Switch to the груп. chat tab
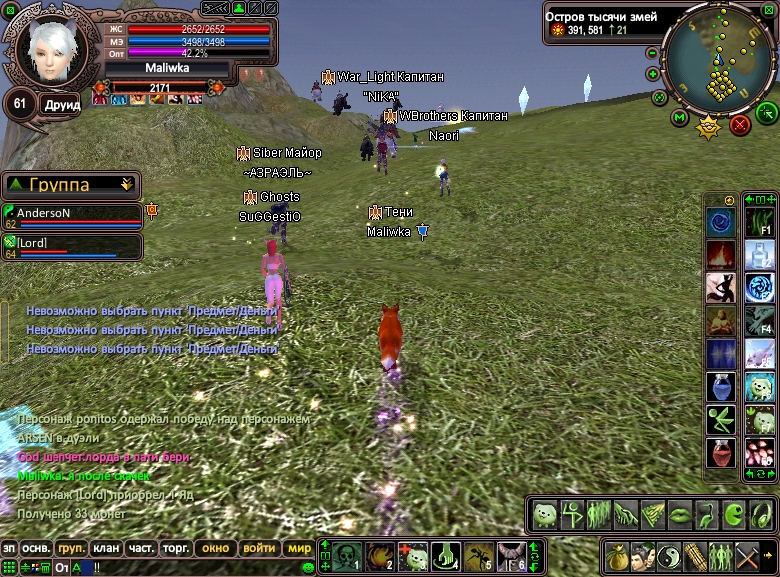Image resolution: width=780 pixels, height=577 pixels. pos(71,548)
